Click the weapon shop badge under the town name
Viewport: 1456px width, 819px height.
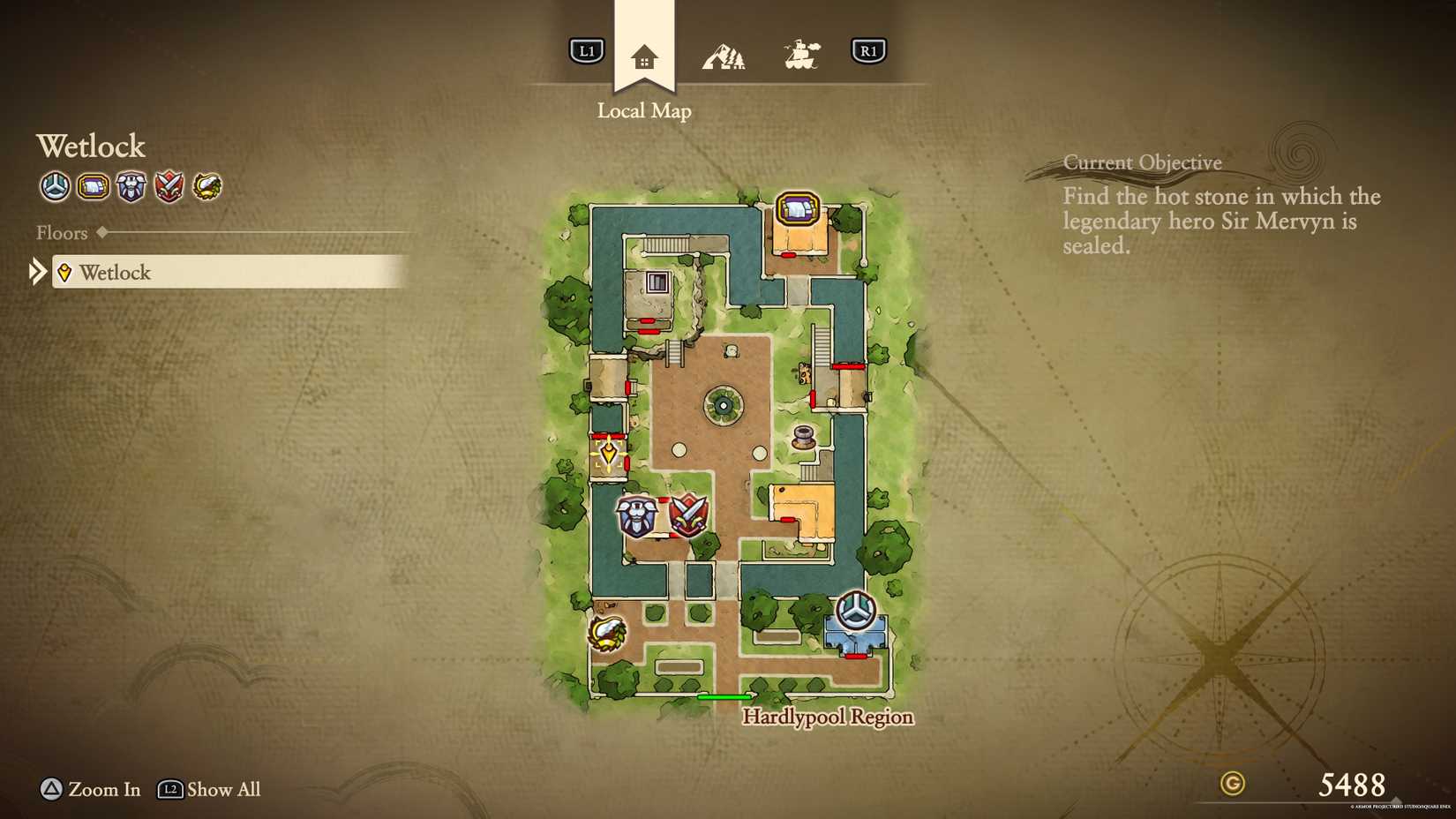(170, 187)
